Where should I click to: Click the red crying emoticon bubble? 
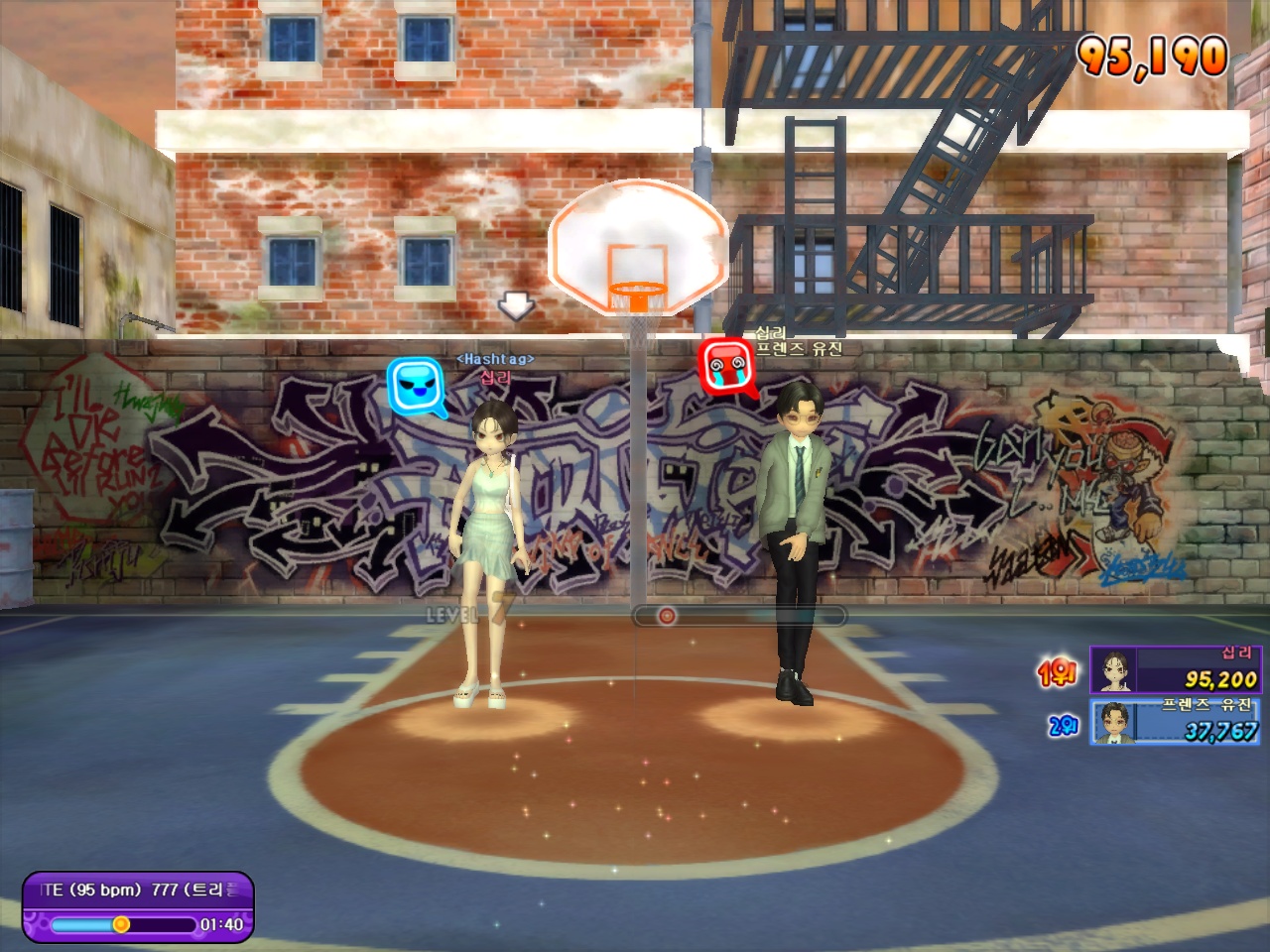726,367
